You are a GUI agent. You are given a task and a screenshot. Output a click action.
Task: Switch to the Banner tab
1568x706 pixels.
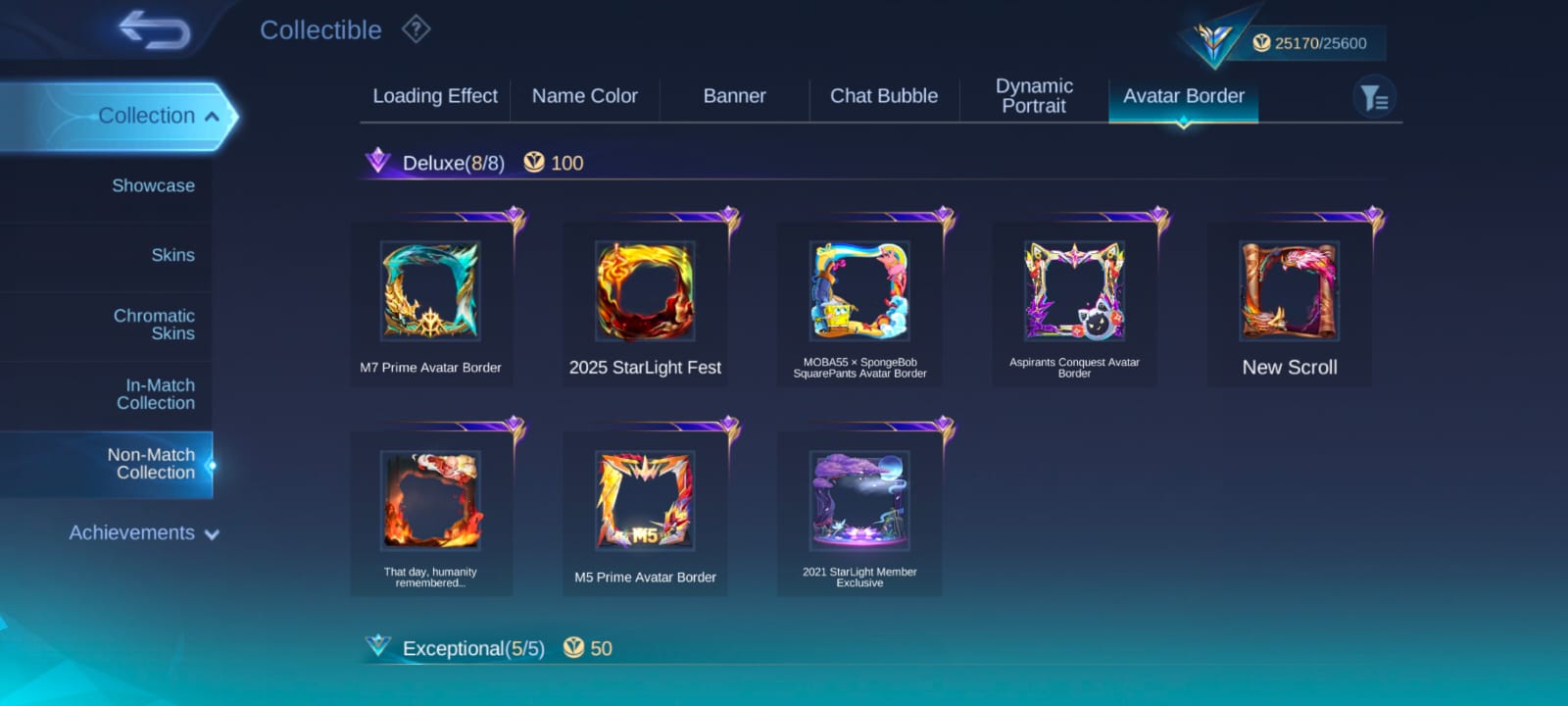(x=734, y=96)
